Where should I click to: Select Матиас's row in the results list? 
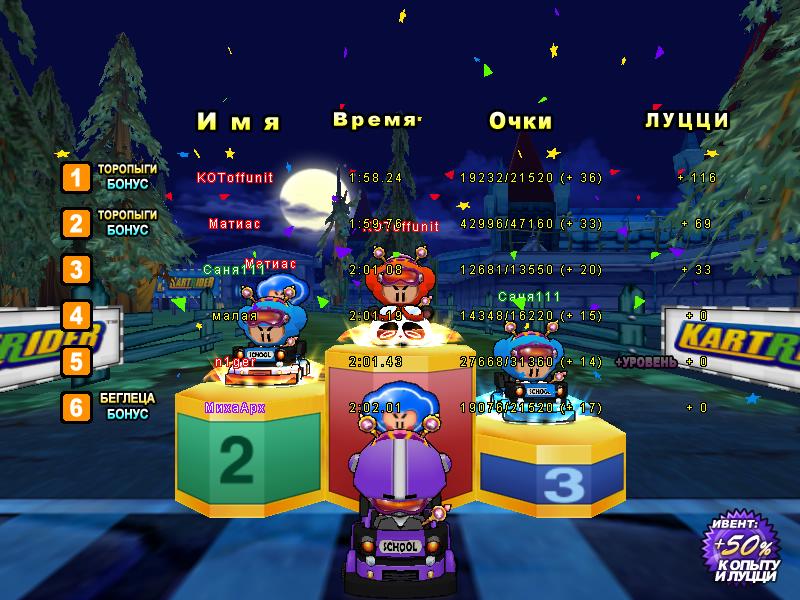point(235,224)
